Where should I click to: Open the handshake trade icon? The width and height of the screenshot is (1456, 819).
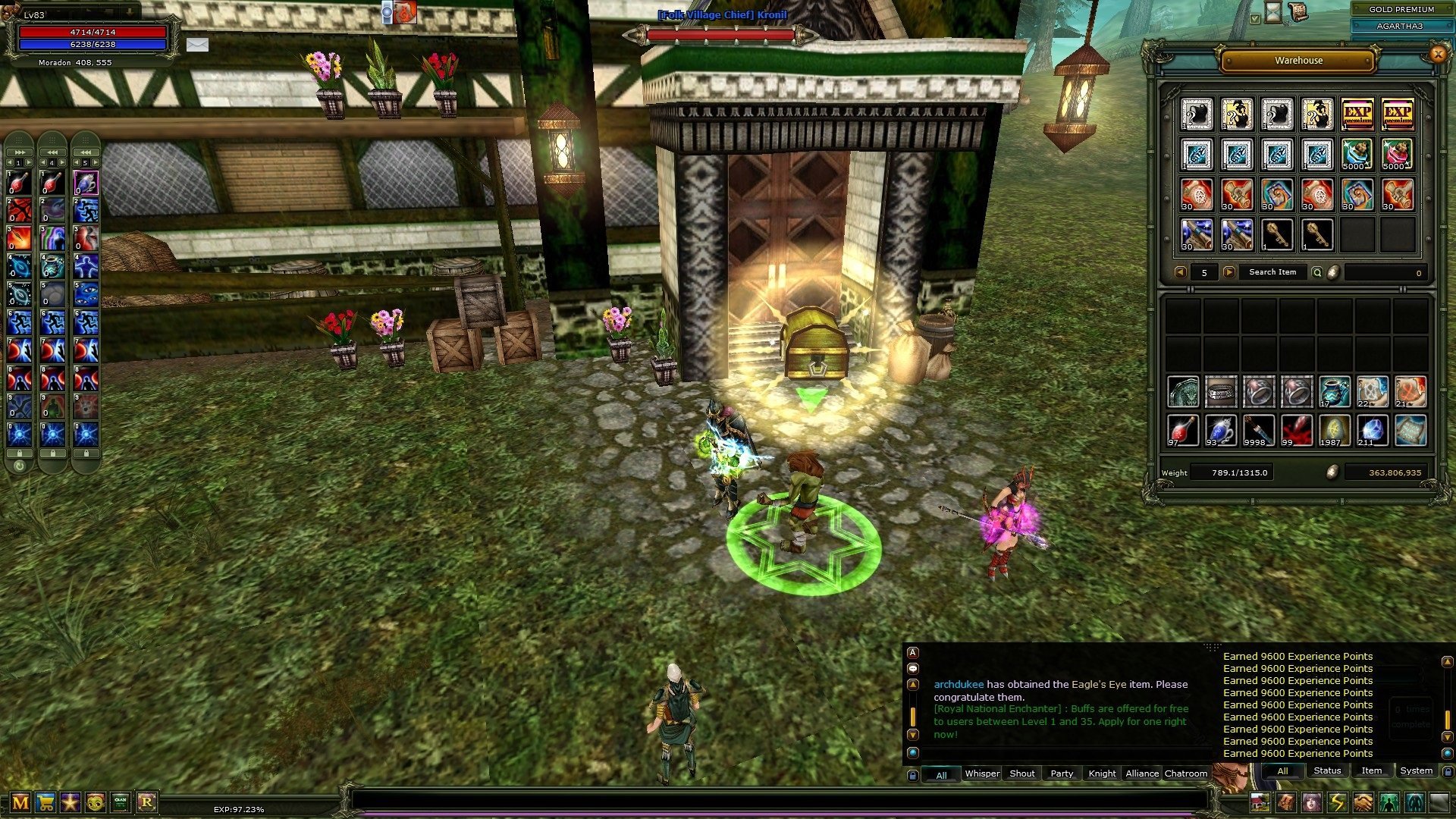coord(1363,802)
